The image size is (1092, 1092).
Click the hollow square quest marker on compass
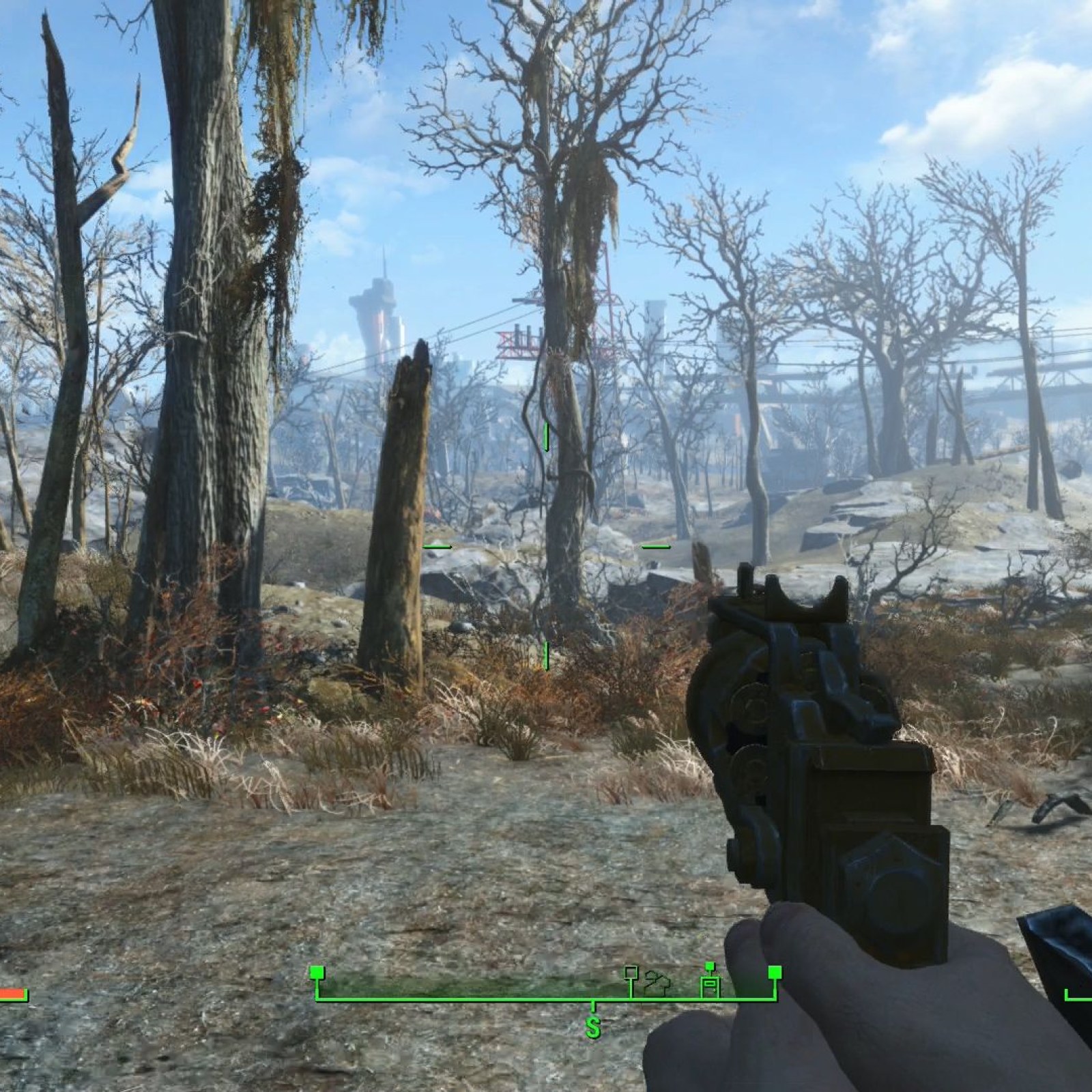[631, 972]
